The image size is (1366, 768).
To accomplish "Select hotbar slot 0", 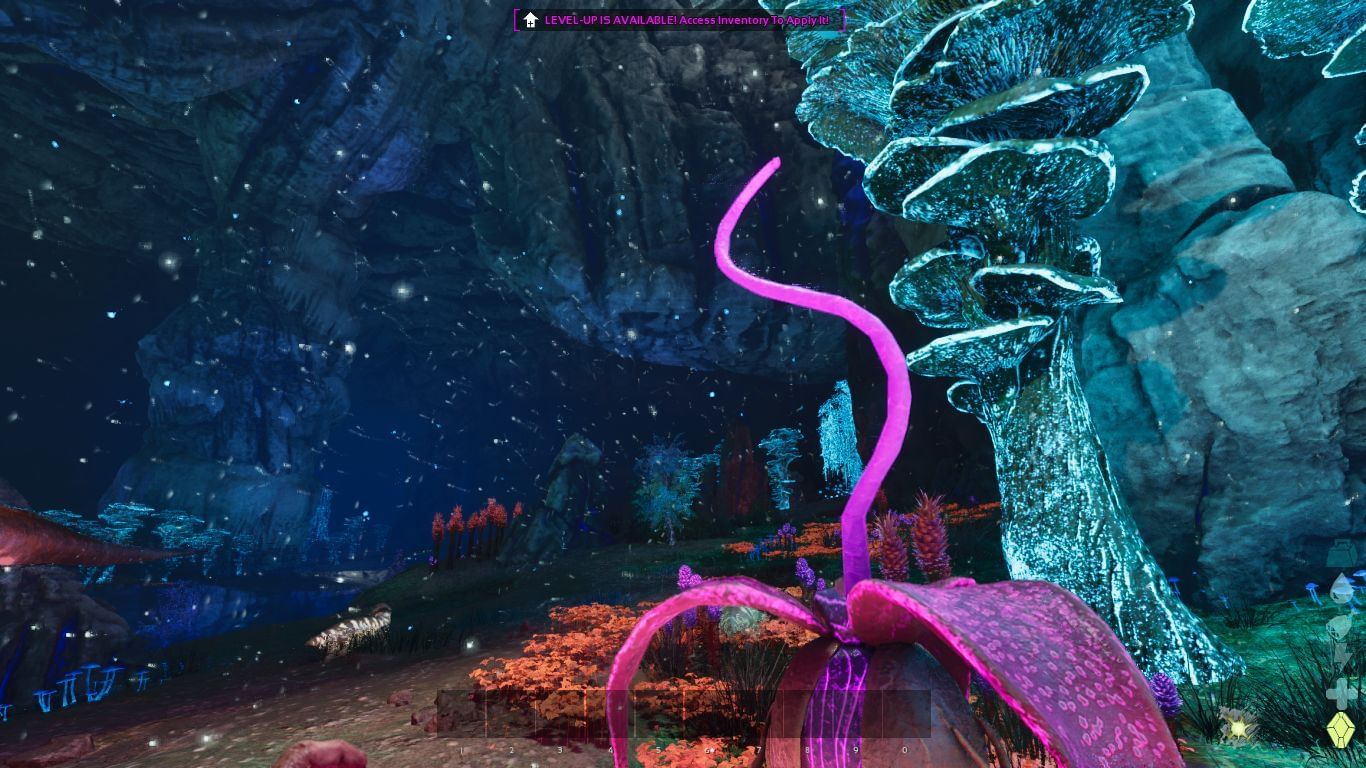I will click(905, 713).
